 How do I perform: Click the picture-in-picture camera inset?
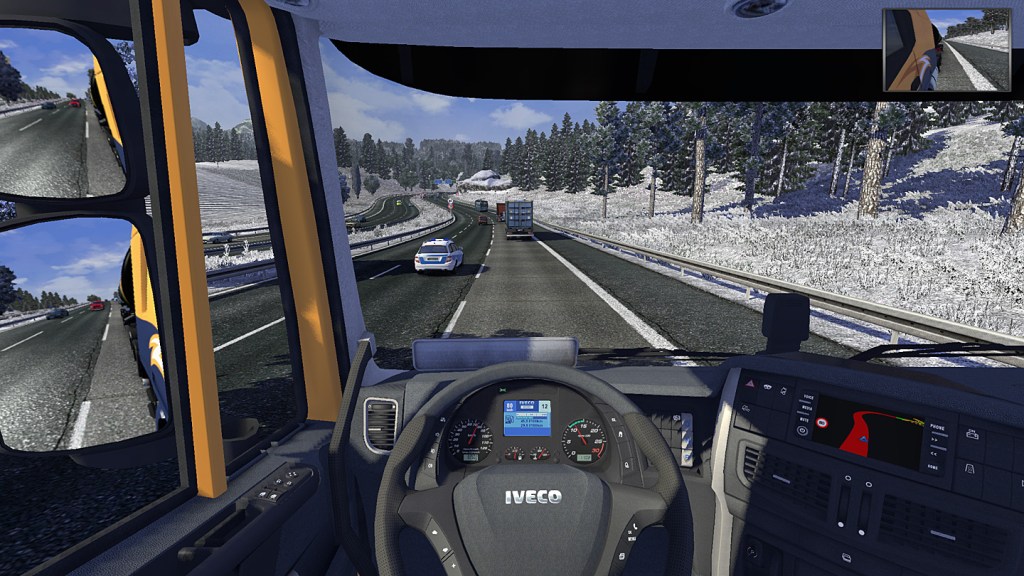click(947, 50)
